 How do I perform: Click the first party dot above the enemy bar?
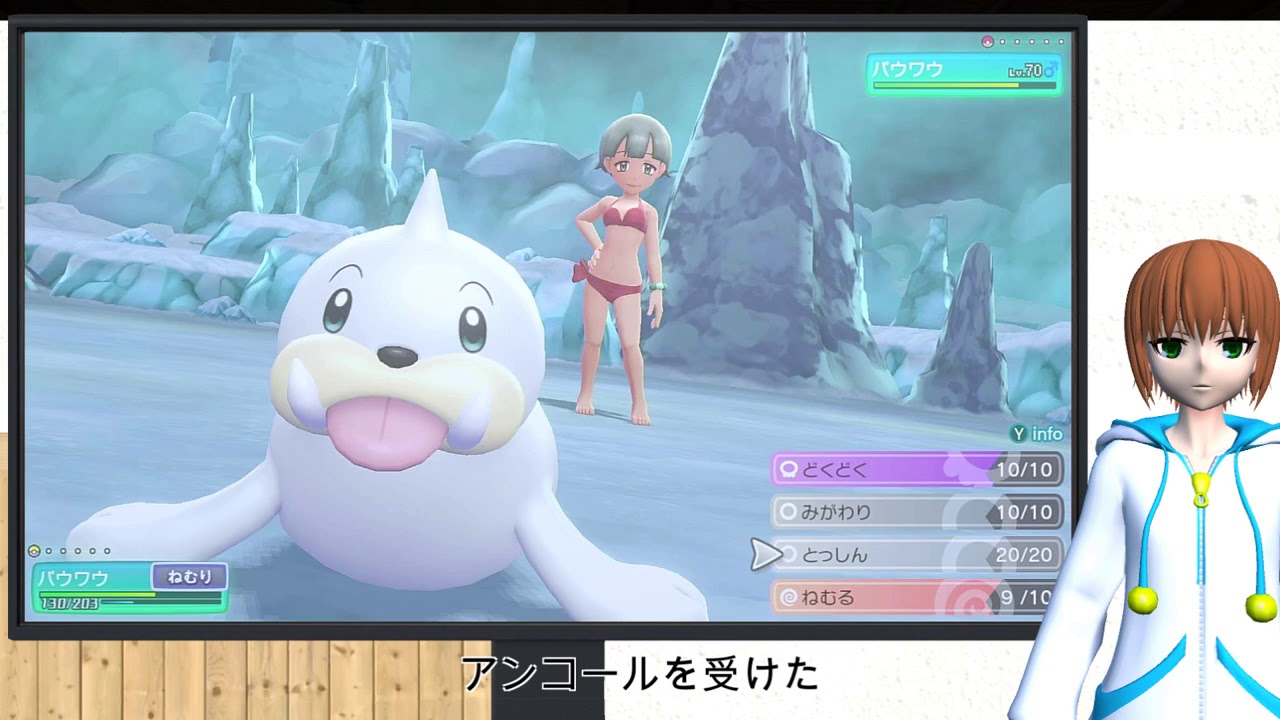[1003, 42]
